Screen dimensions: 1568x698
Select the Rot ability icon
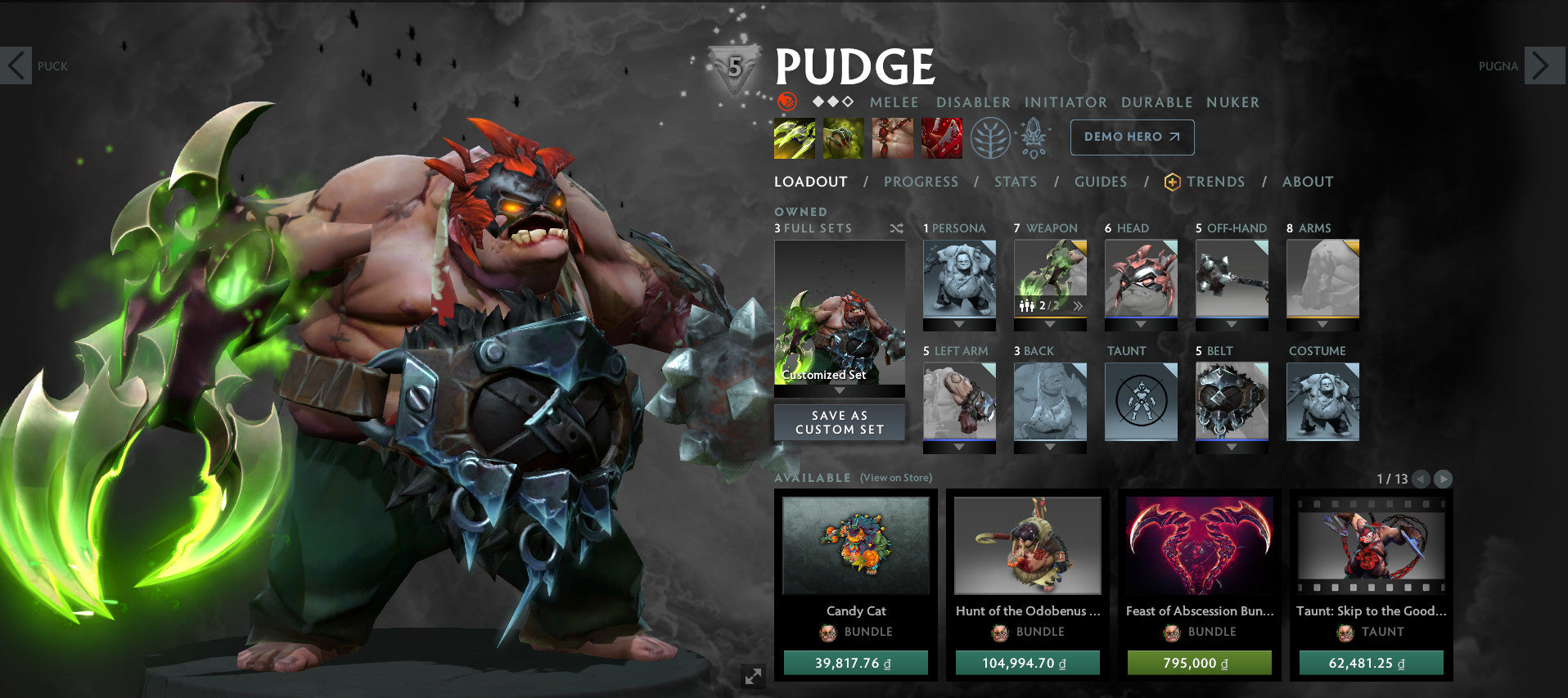(x=844, y=137)
